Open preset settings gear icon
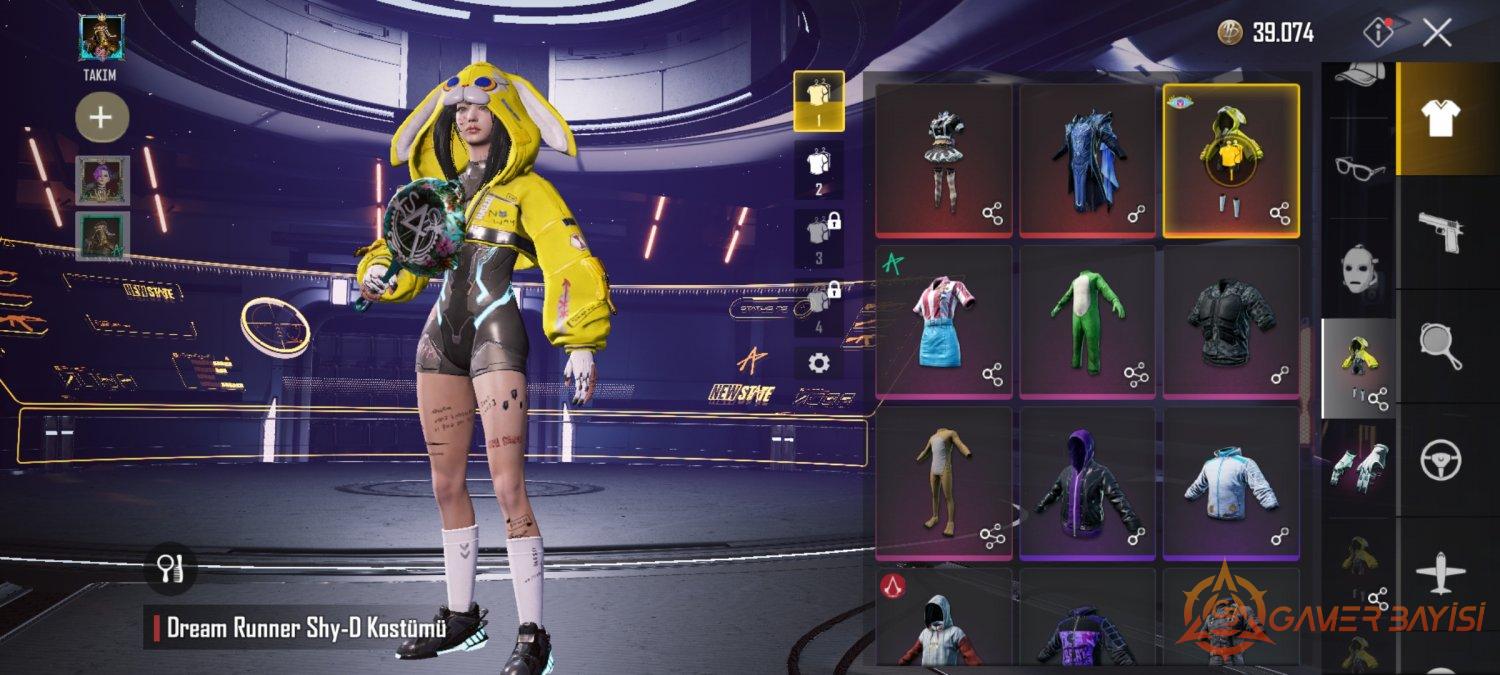This screenshot has height=675, width=1500. [x=819, y=362]
